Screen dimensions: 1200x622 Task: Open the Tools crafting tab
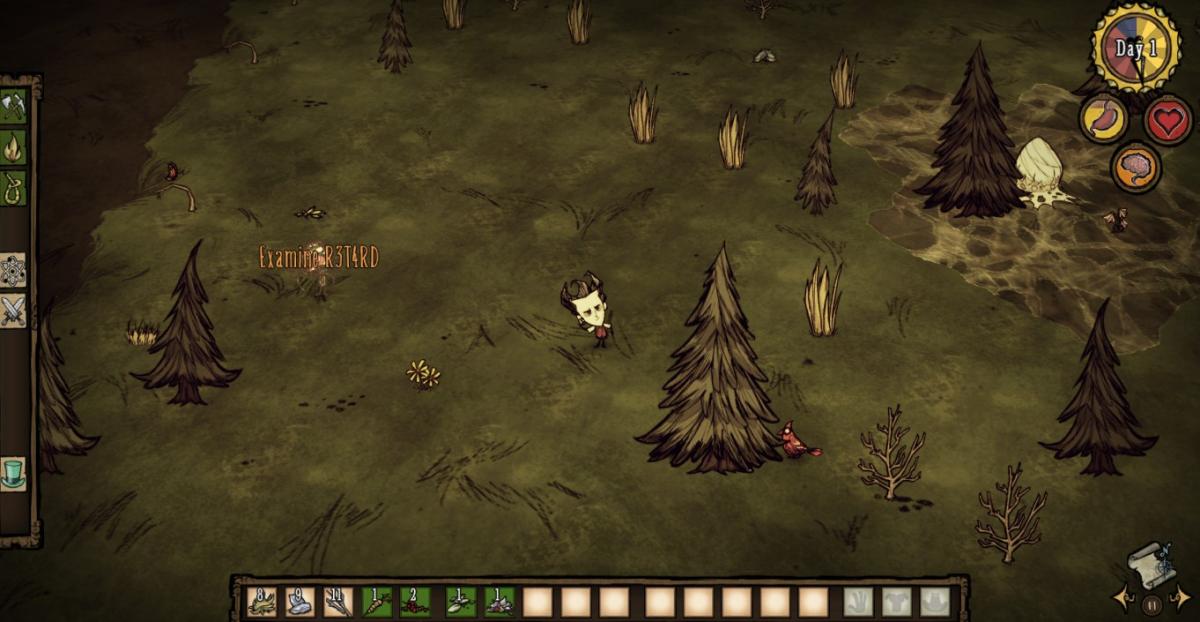tap(14, 105)
